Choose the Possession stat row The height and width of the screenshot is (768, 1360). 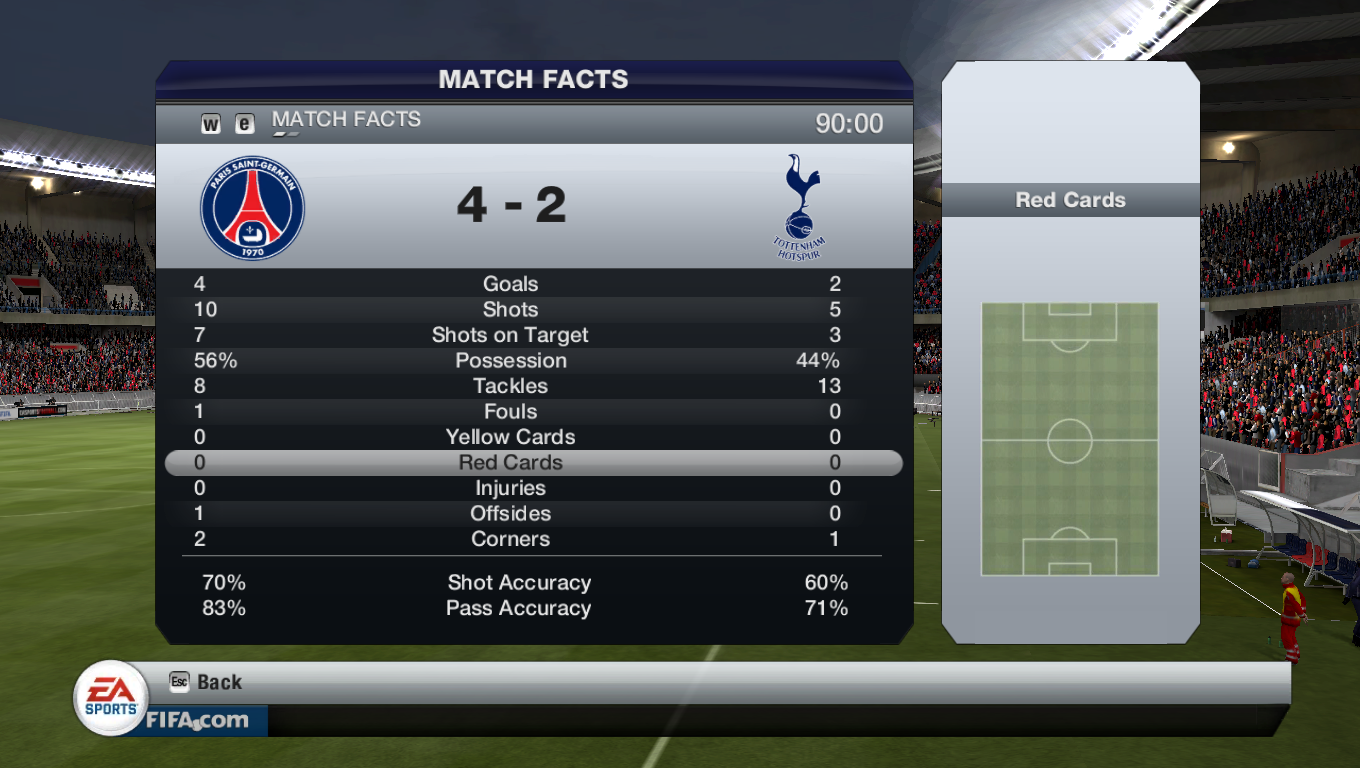[x=511, y=361]
